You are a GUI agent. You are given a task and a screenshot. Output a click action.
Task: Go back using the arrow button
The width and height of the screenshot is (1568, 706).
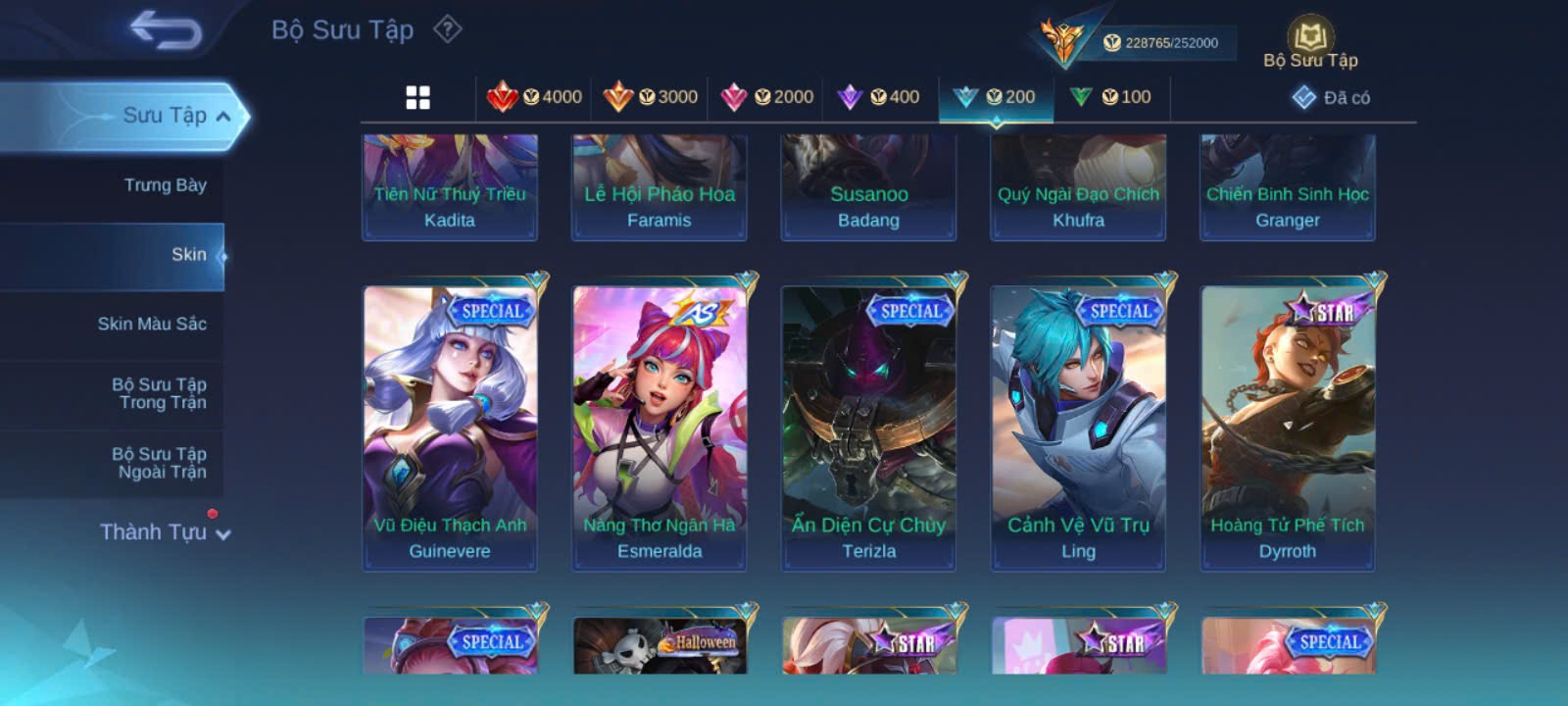point(166,30)
